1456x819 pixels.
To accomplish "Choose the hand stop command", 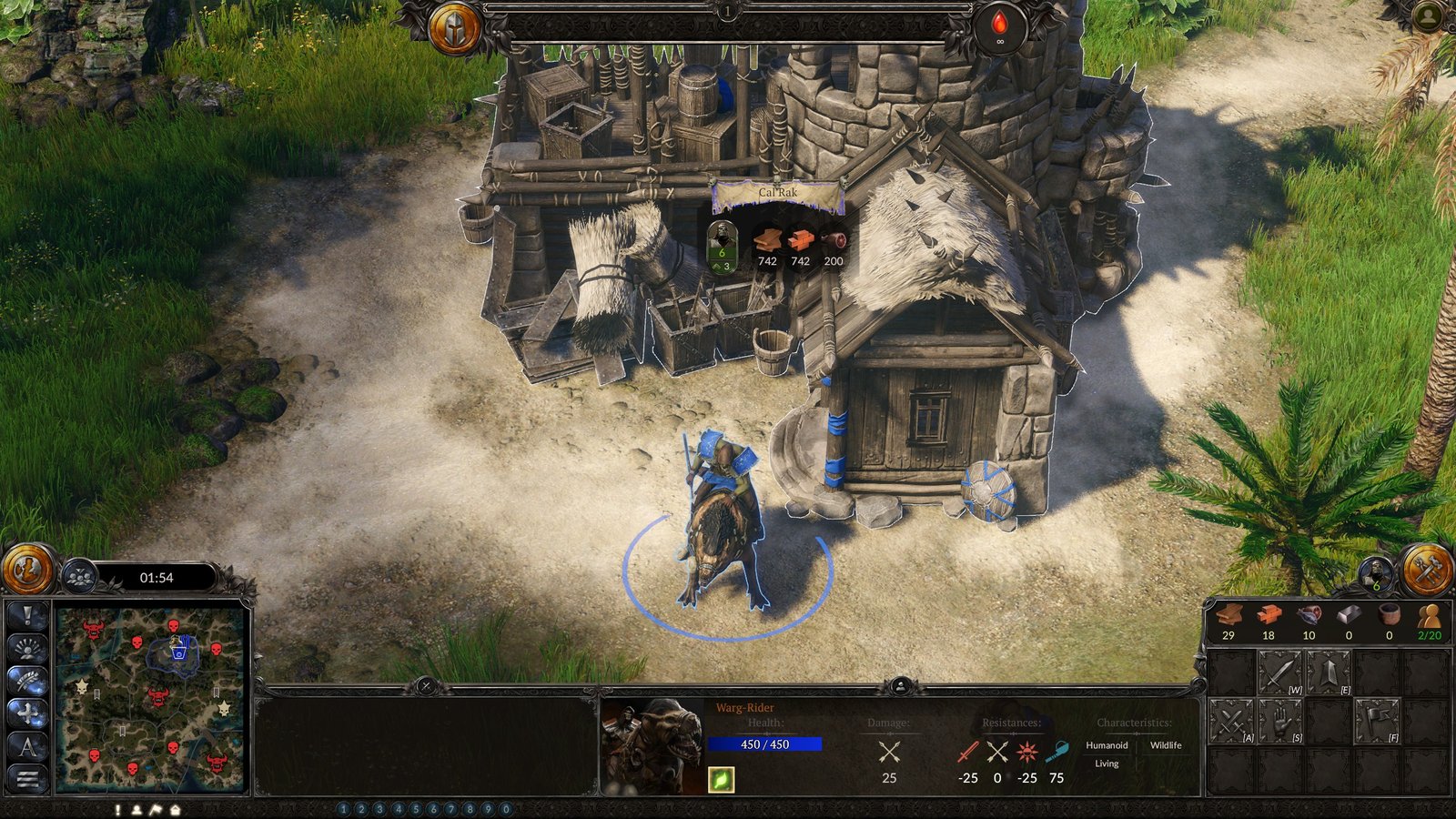I will (1280, 723).
